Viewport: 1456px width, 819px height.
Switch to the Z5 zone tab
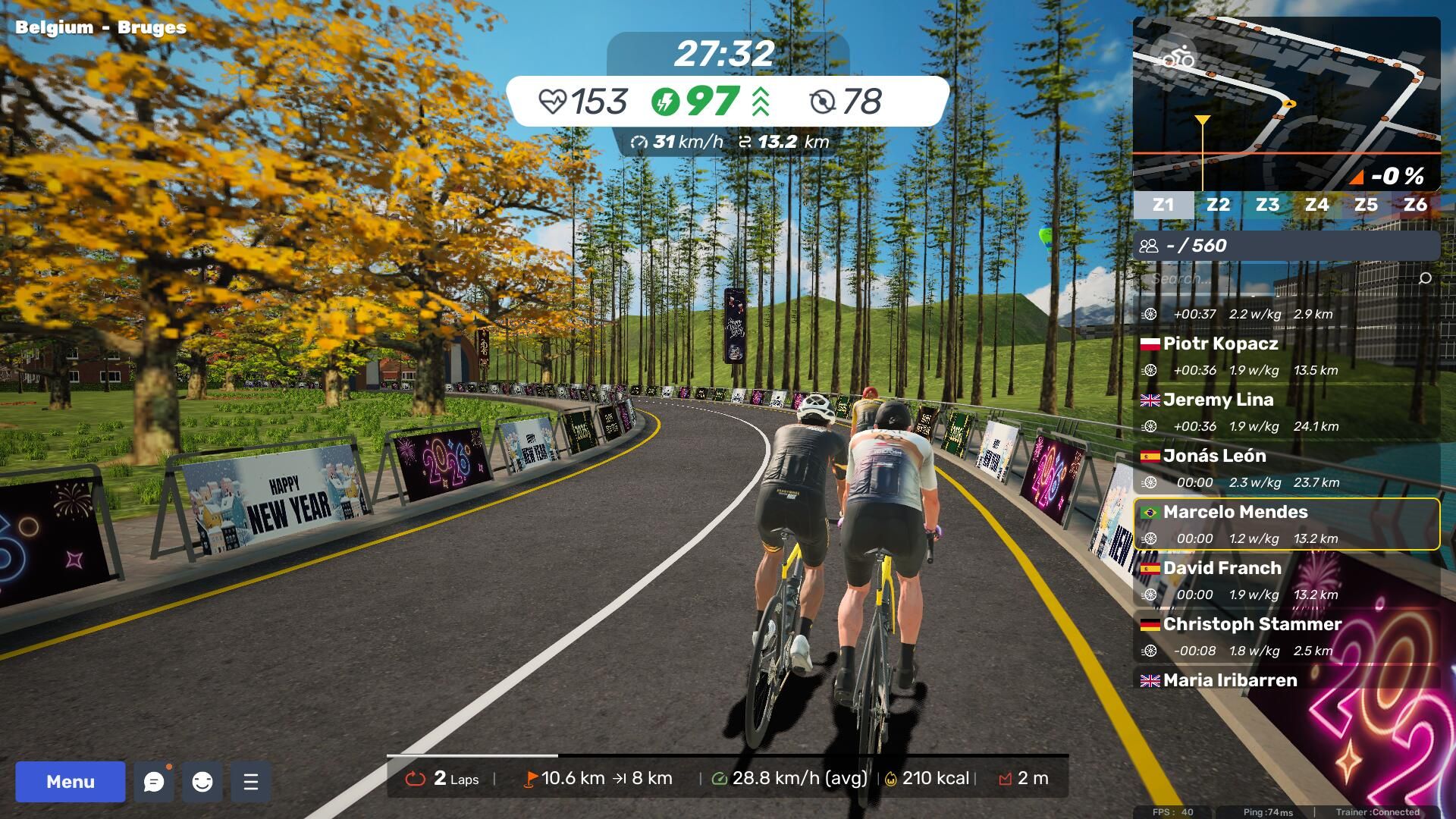[x=1366, y=205]
